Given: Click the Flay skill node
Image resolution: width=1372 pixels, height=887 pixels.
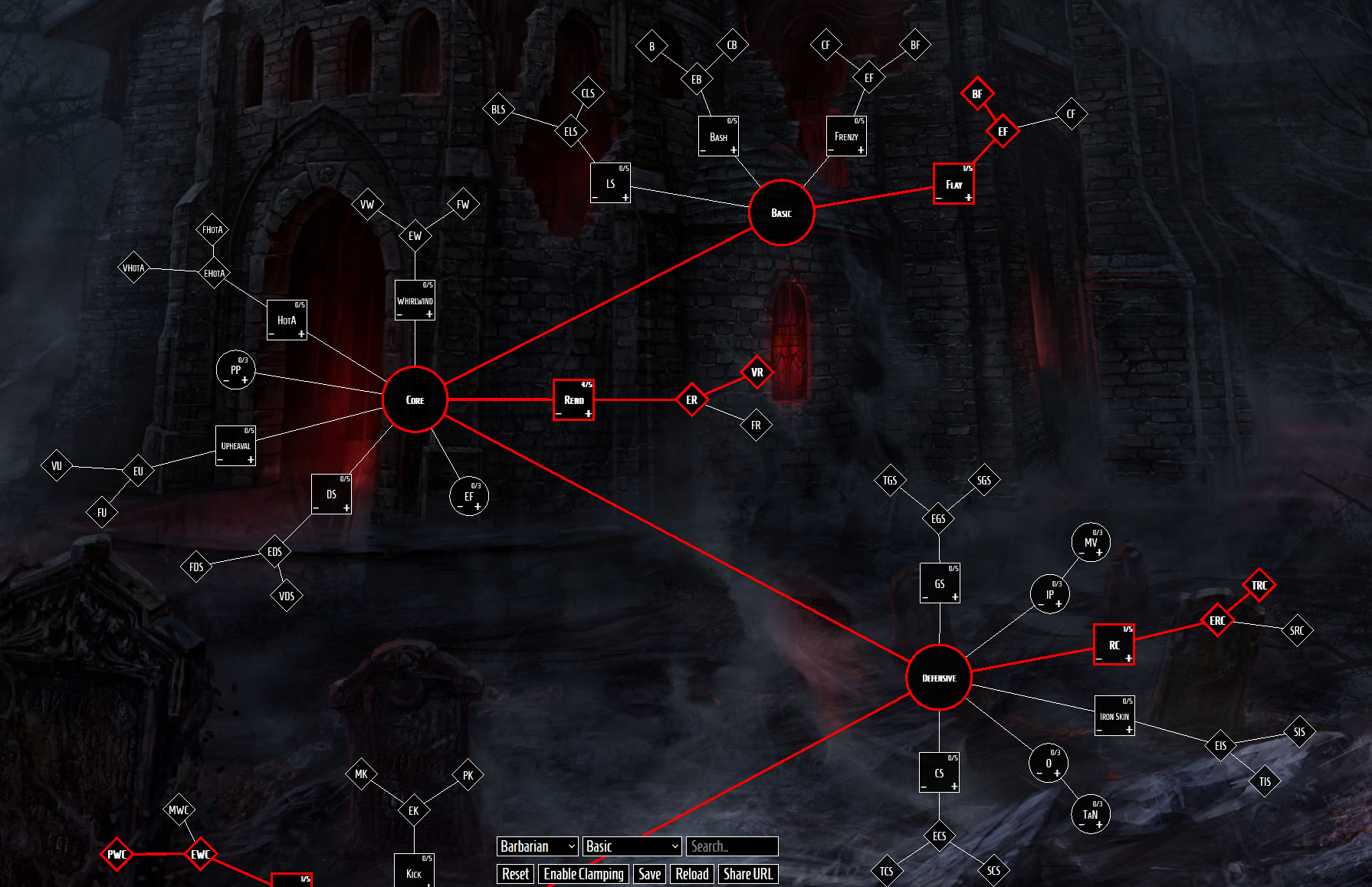Looking at the screenshot, I should tap(954, 182).
